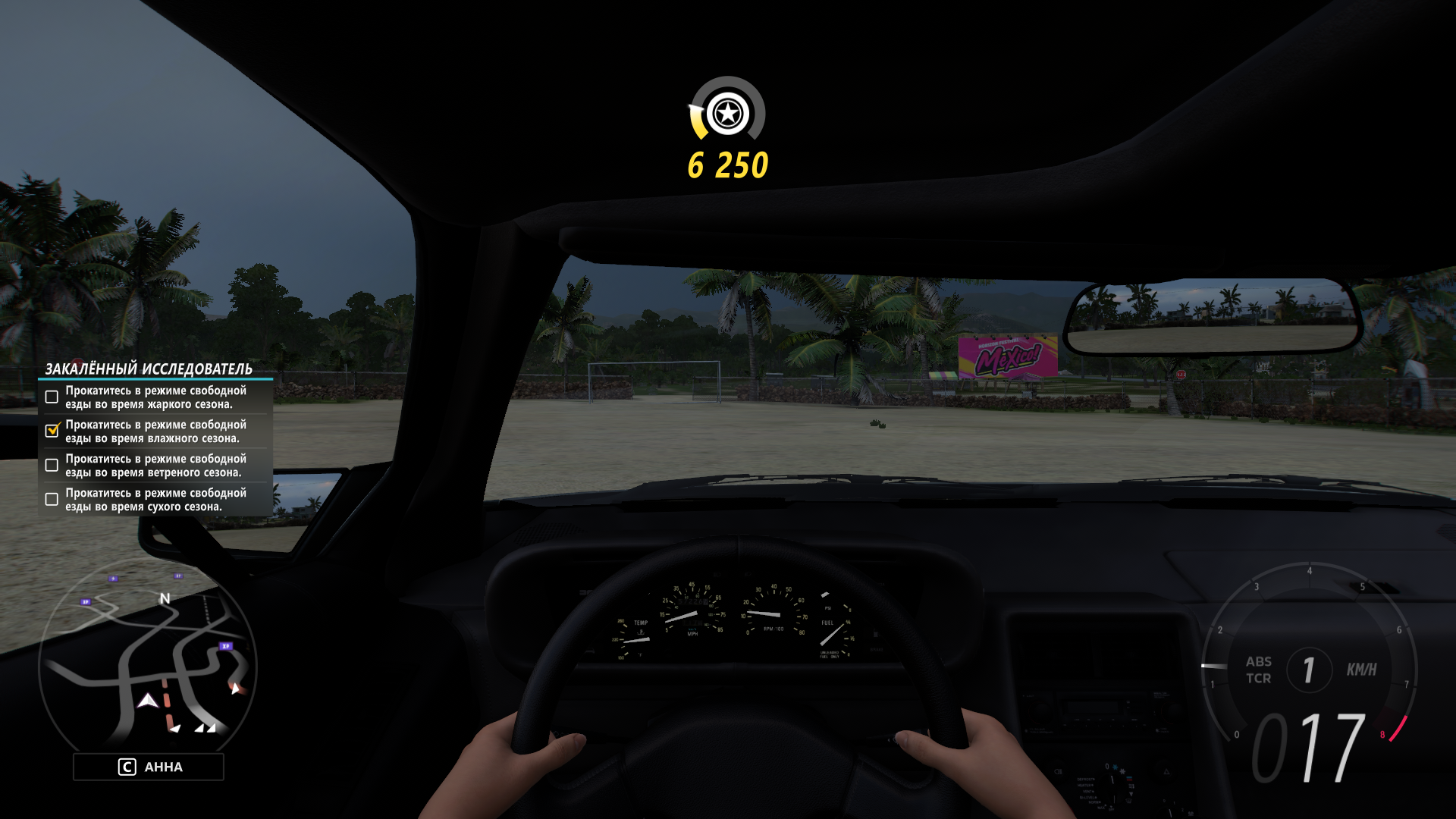Select the windy season free roam objective

(x=155, y=466)
